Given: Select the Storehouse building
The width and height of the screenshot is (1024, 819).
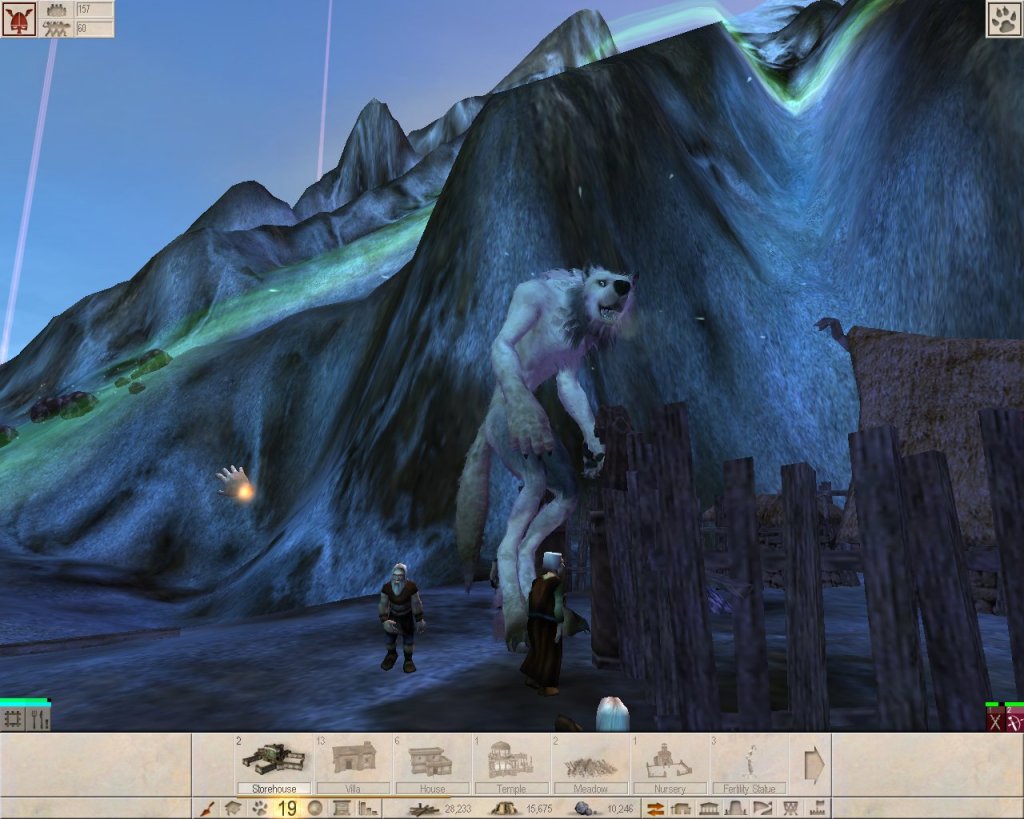Looking at the screenshot, I should [273, 760].
